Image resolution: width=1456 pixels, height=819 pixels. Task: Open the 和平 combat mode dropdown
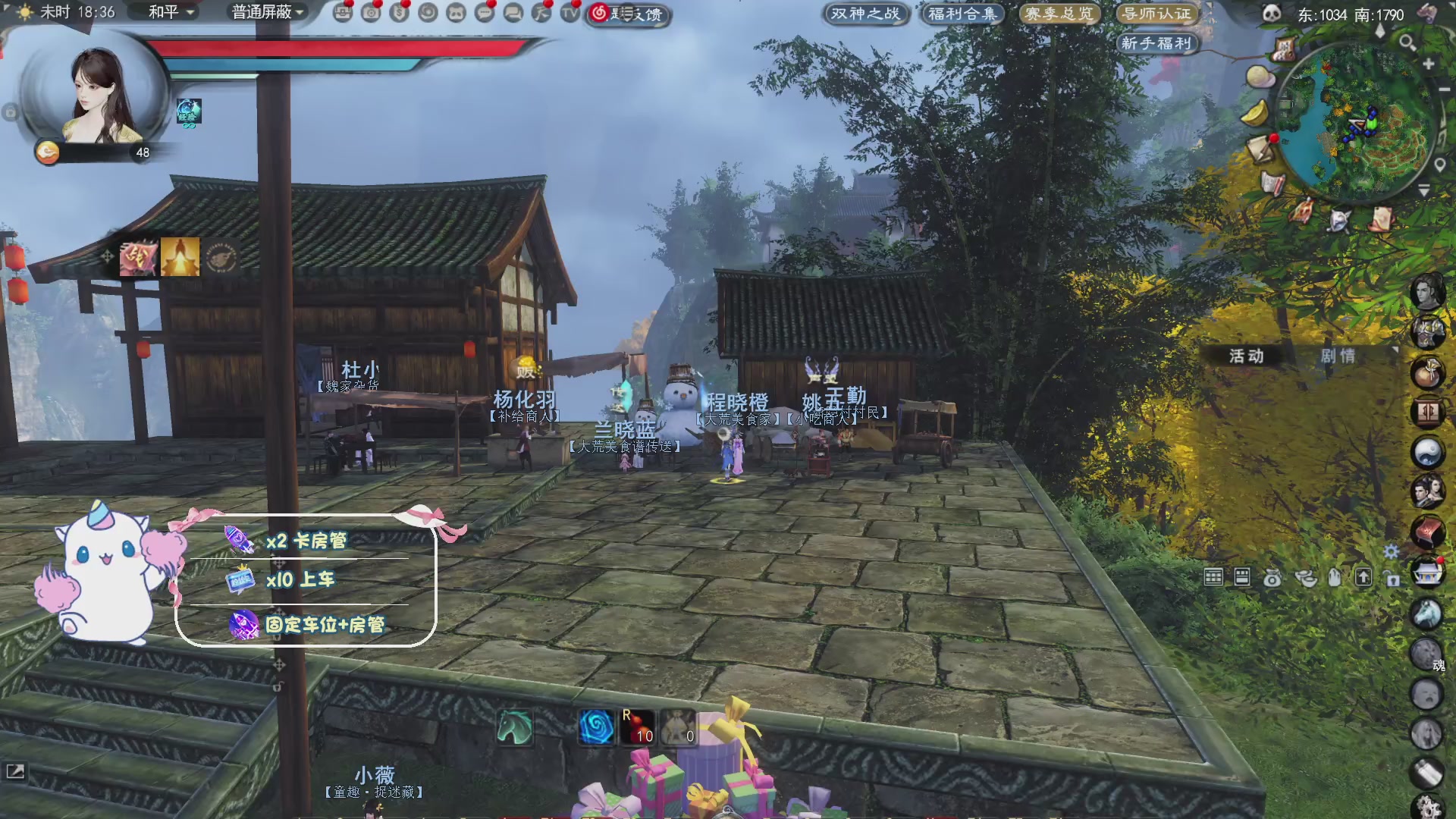click(x=171, y=12)
